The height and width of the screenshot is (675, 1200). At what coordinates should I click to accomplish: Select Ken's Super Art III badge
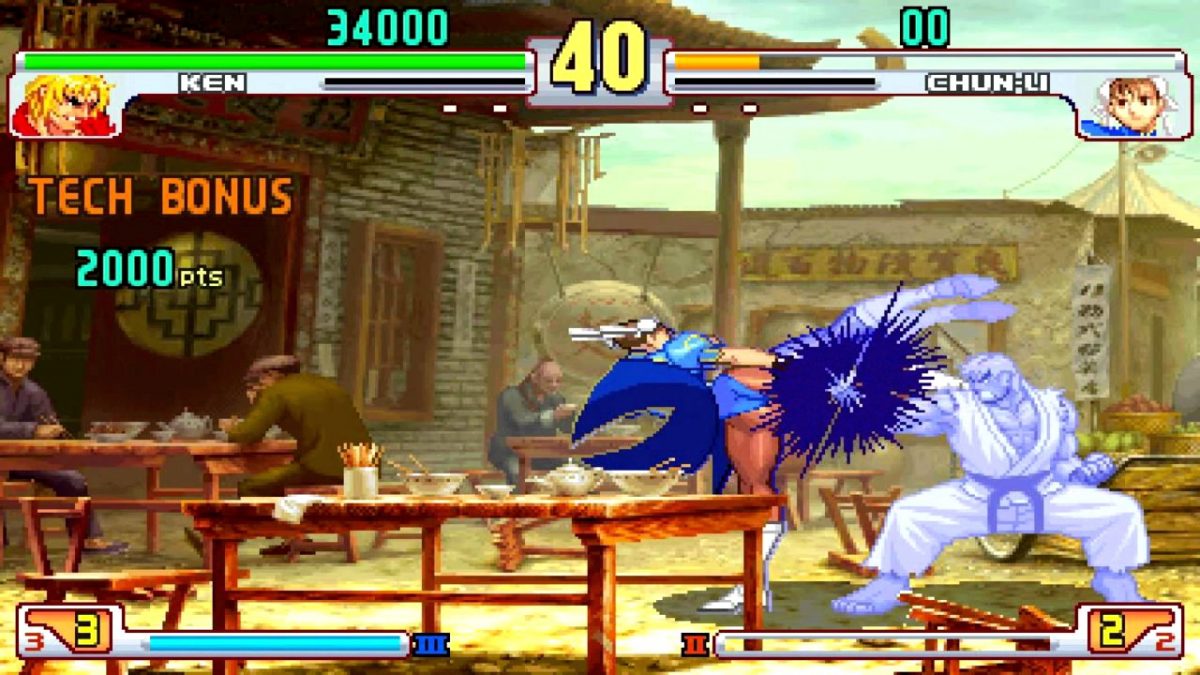(431, 644)
